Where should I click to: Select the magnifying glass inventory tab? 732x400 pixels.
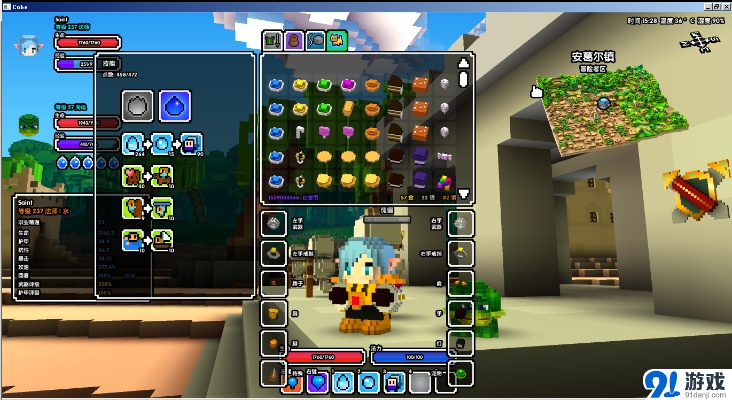pos(315,41)
